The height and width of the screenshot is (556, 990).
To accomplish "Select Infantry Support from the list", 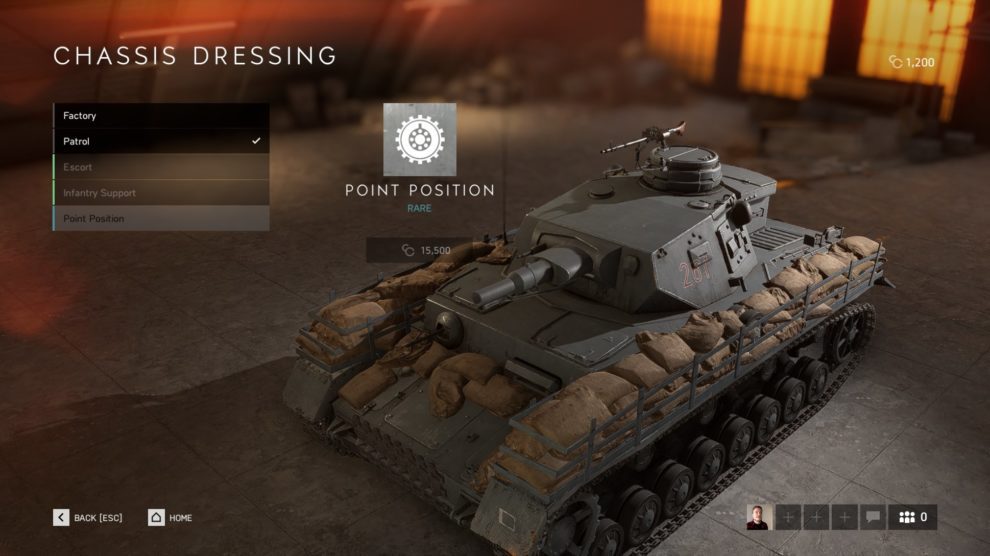I will tap(160, 193).
